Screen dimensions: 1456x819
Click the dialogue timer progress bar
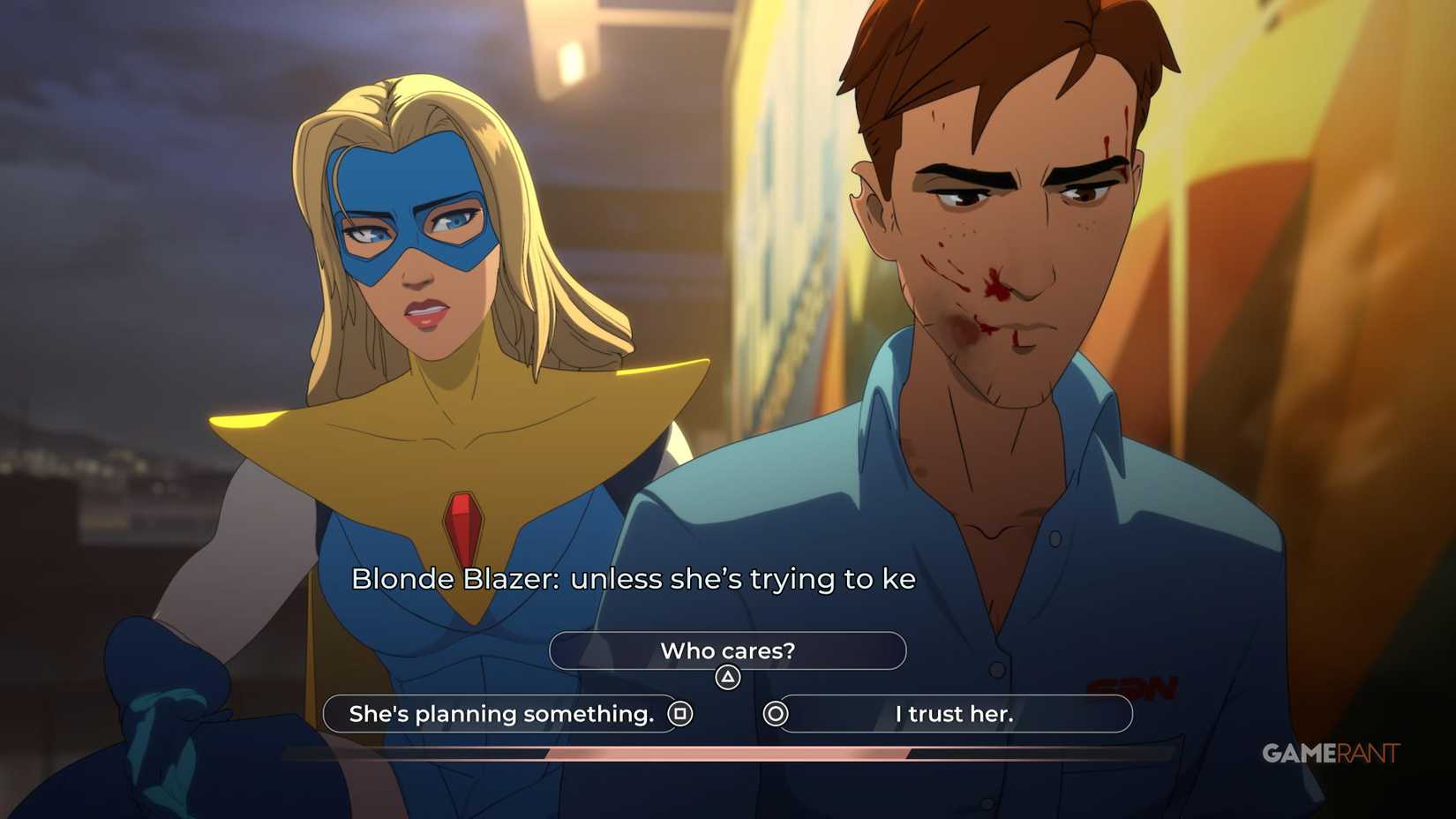[x=728, y=754]
